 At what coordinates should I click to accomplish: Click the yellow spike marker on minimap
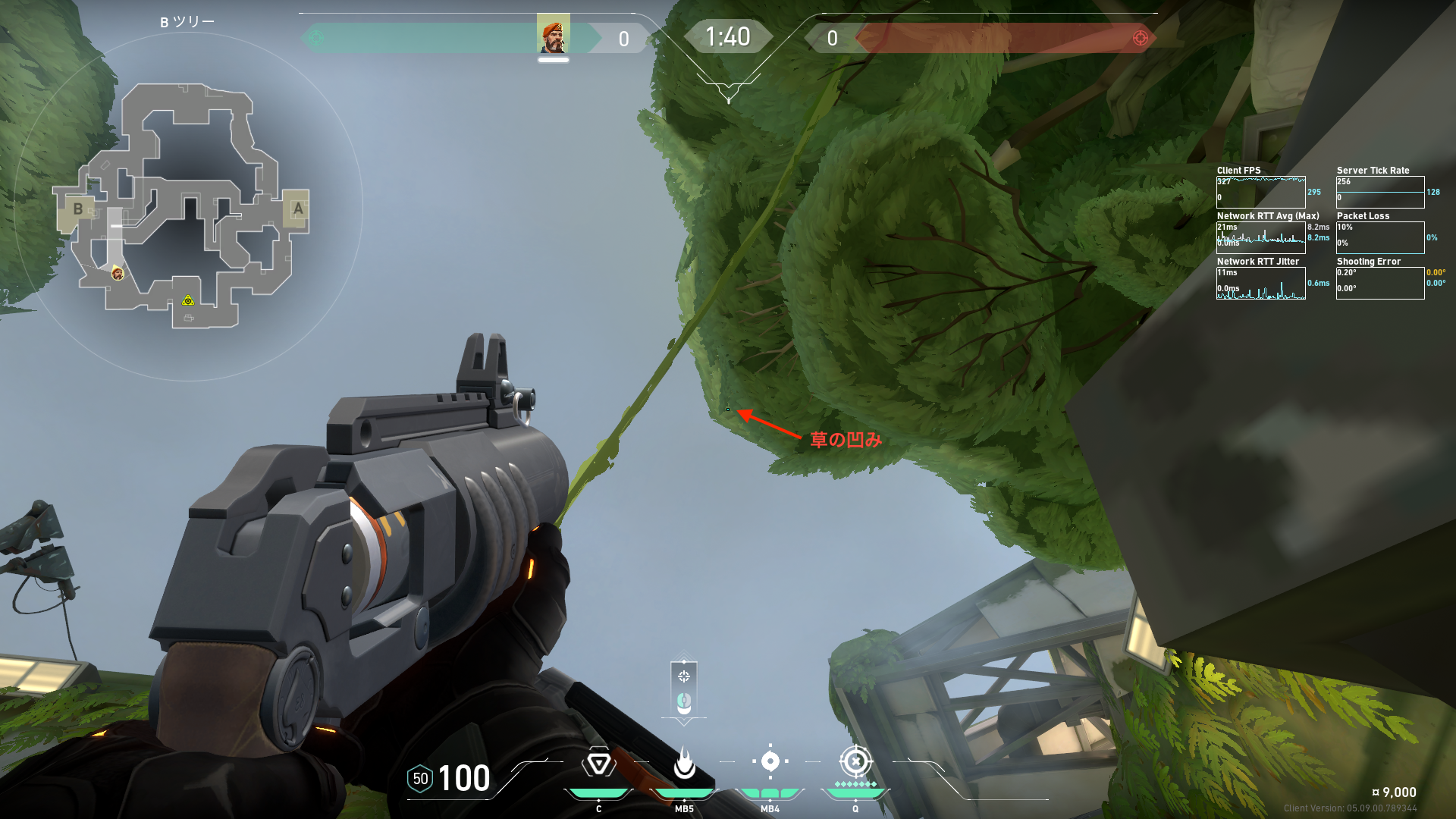pyautogui.click(x=188, y=301)
